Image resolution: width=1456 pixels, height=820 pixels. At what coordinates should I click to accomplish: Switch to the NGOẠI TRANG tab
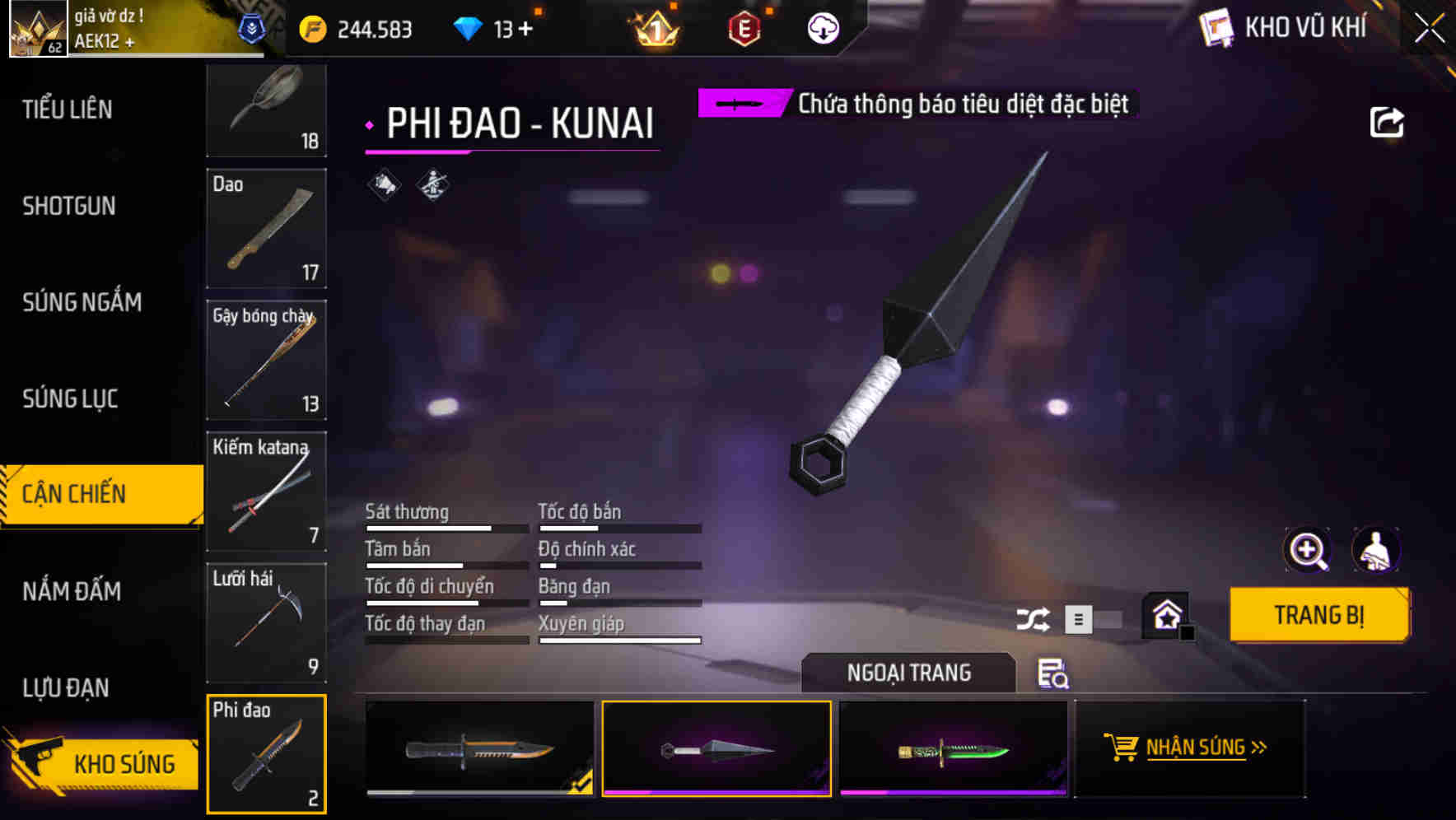coord(908,673)
